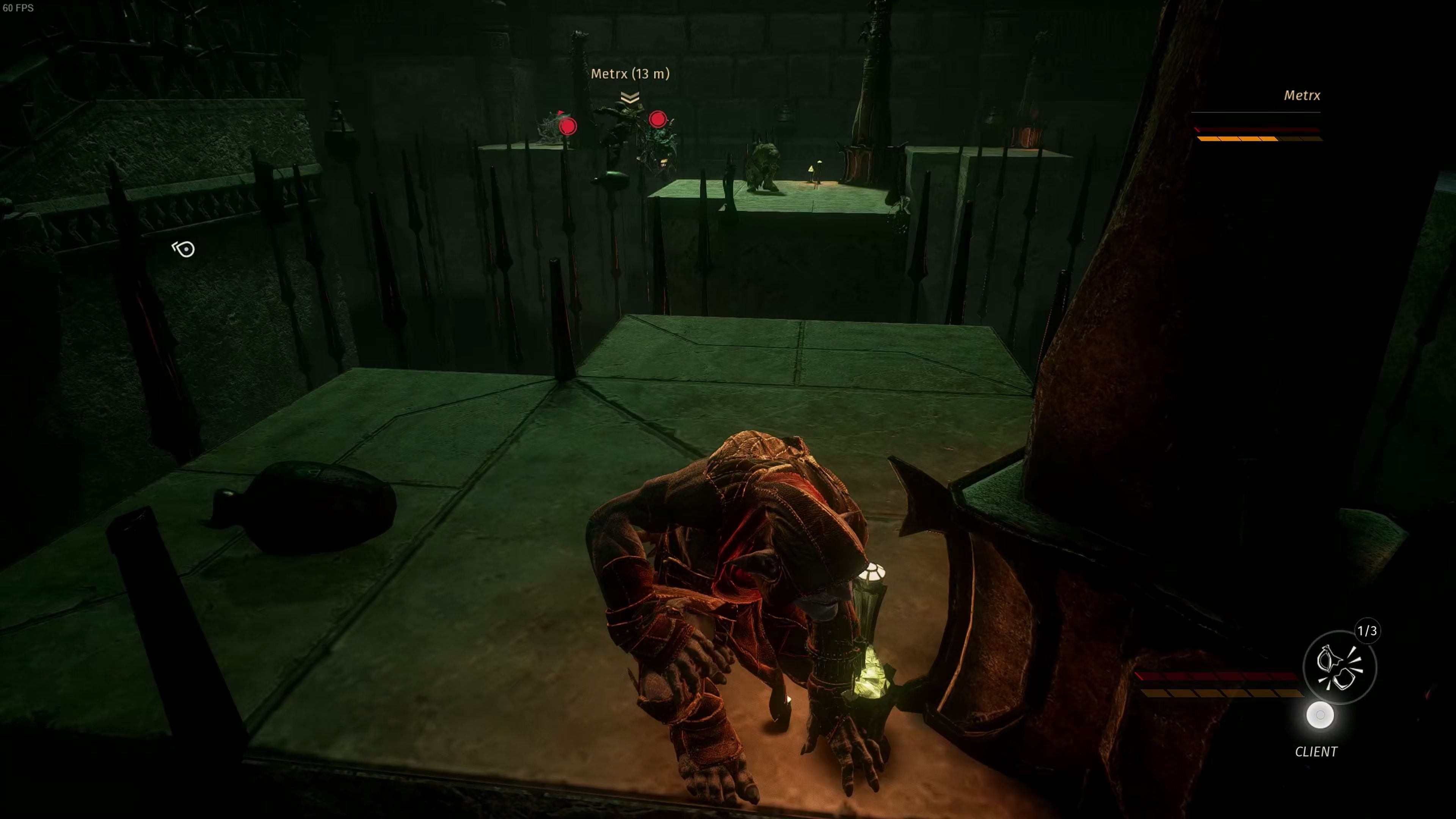Click the eye visibility indicator icon

click(x=184, y=249)
